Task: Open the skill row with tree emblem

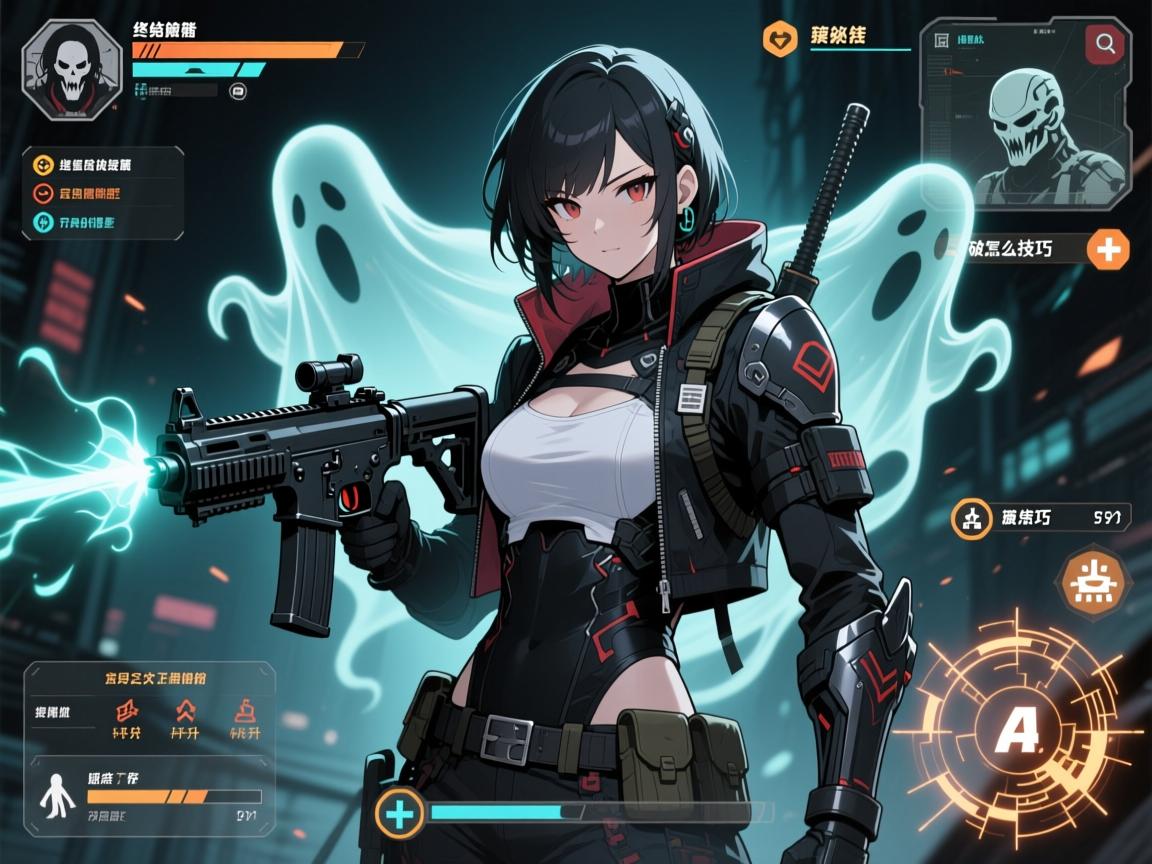Action: point(972,517)
